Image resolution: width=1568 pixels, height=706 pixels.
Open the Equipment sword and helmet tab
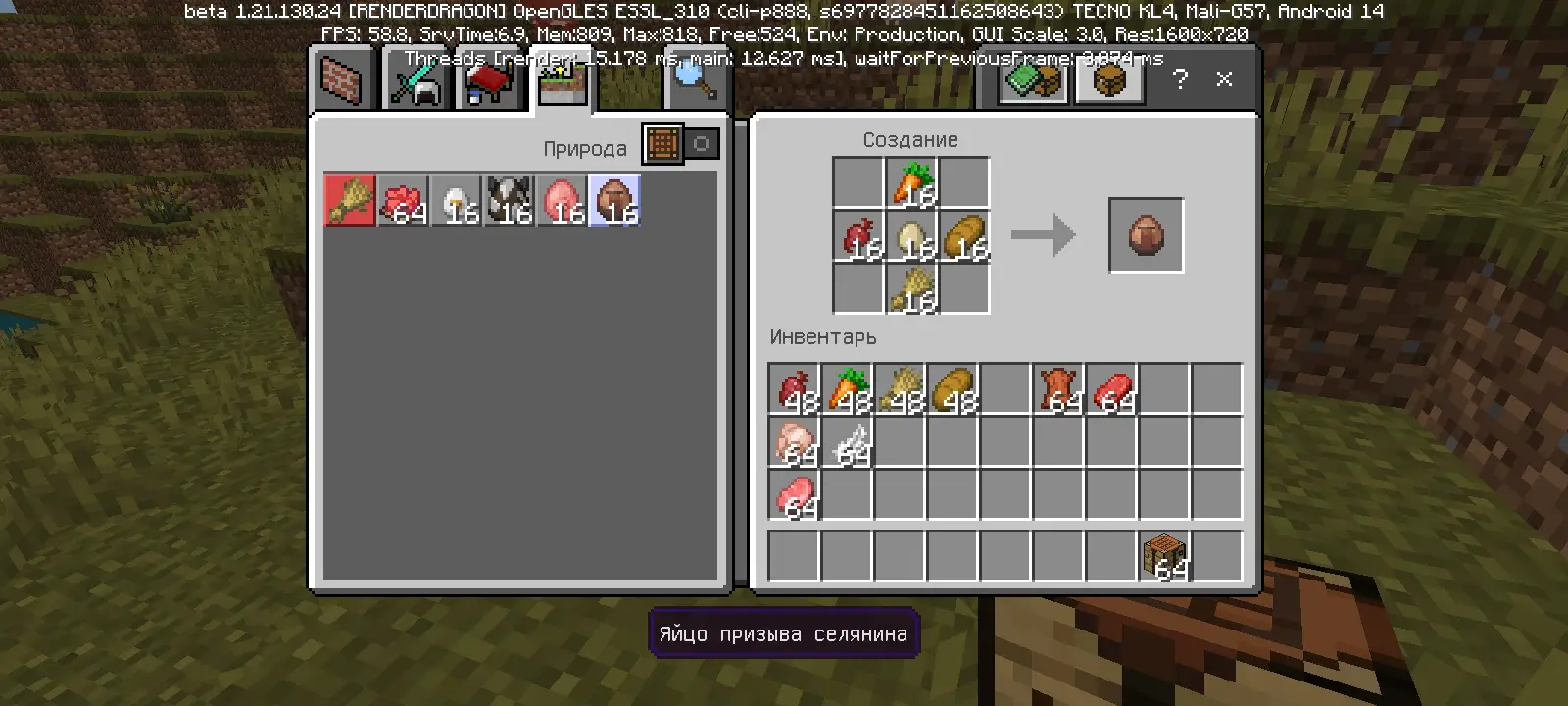tap(416, 80)
